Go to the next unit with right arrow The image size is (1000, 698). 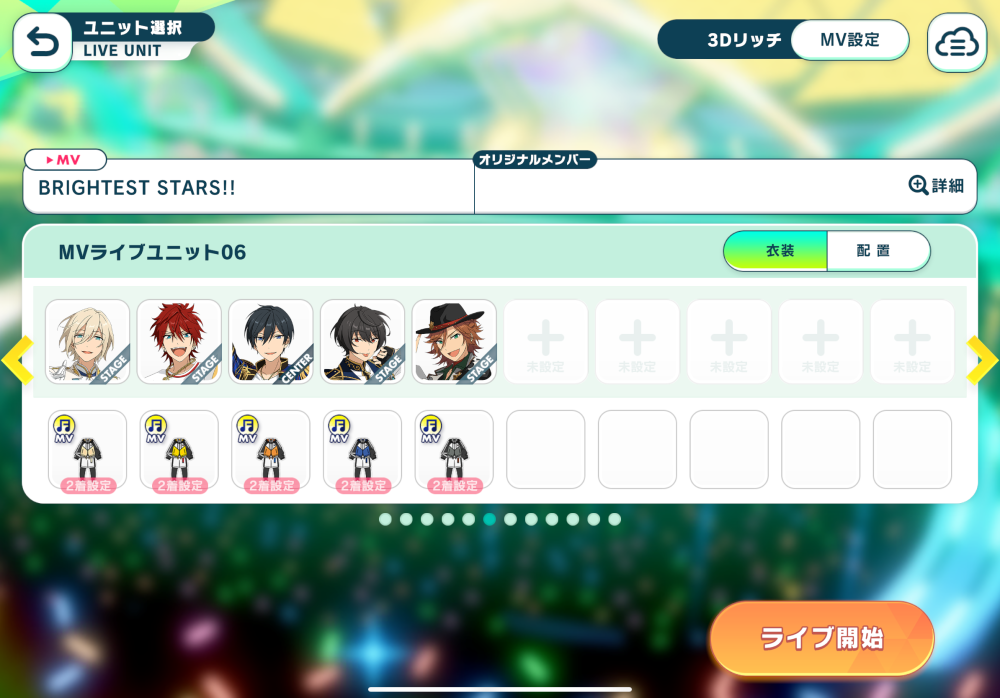click(x=982, y=360)
